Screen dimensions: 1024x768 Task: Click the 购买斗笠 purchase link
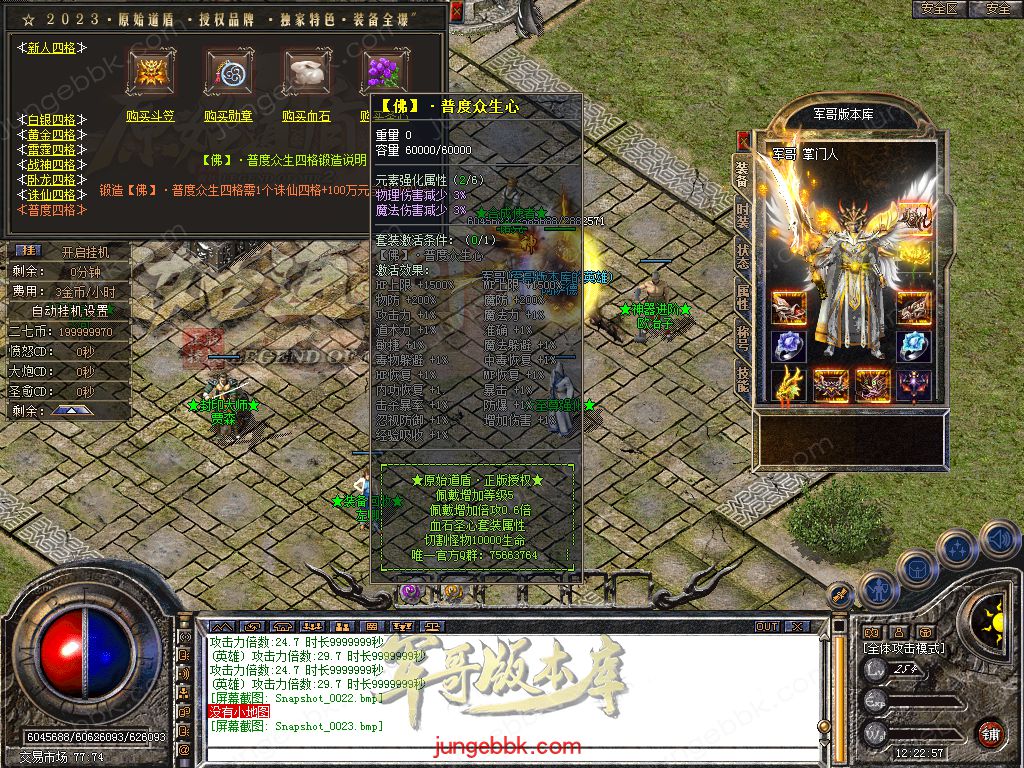coord(150,116)
